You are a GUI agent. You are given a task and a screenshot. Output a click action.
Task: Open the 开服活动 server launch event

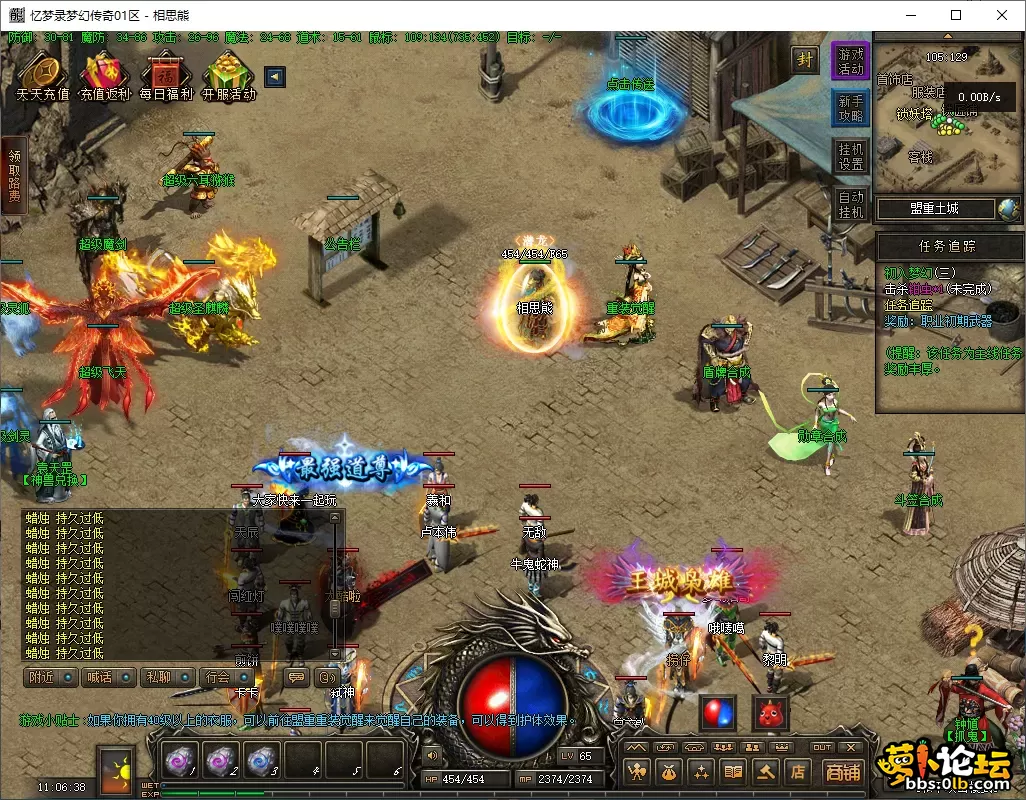[228, 74]
